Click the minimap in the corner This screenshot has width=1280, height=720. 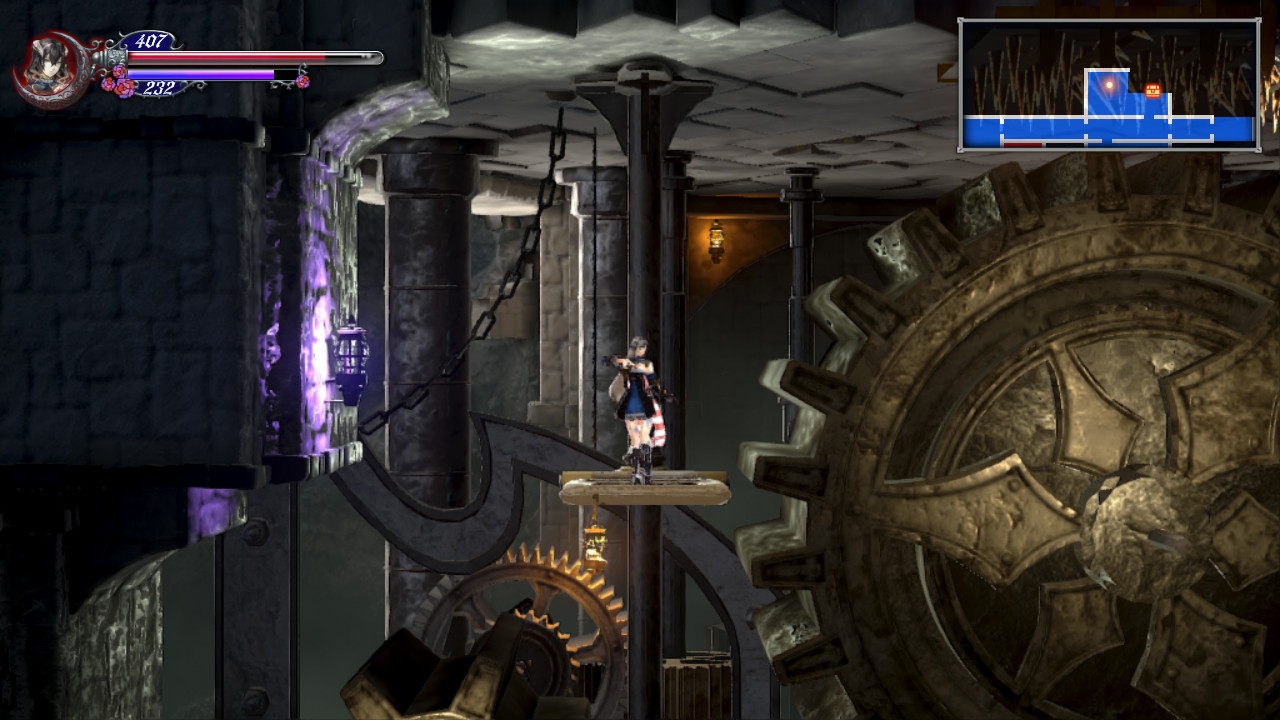pyautogui.click(x=1108, y=85)
